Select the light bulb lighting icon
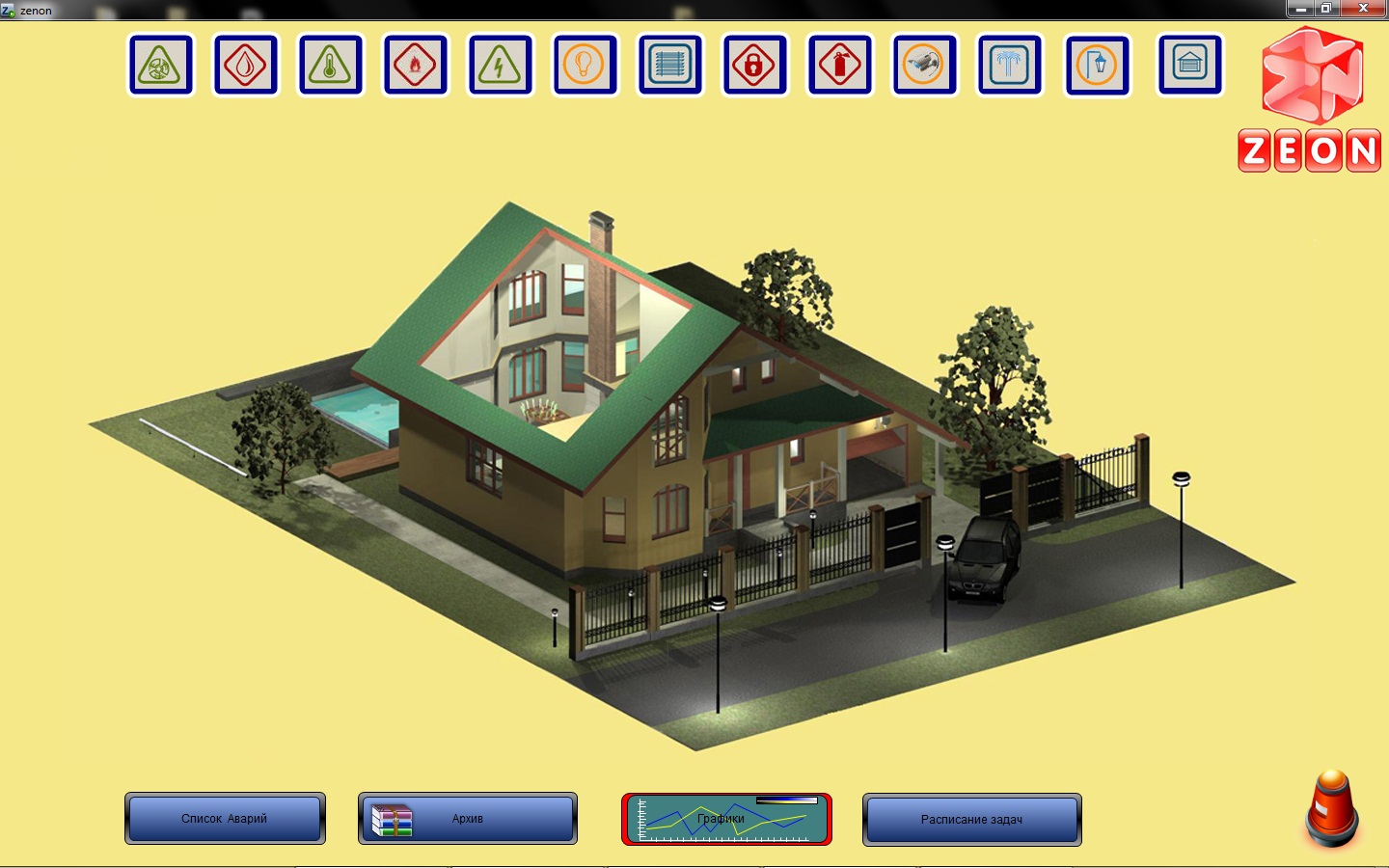This screenshot has width=1389, height=868. 585,66
